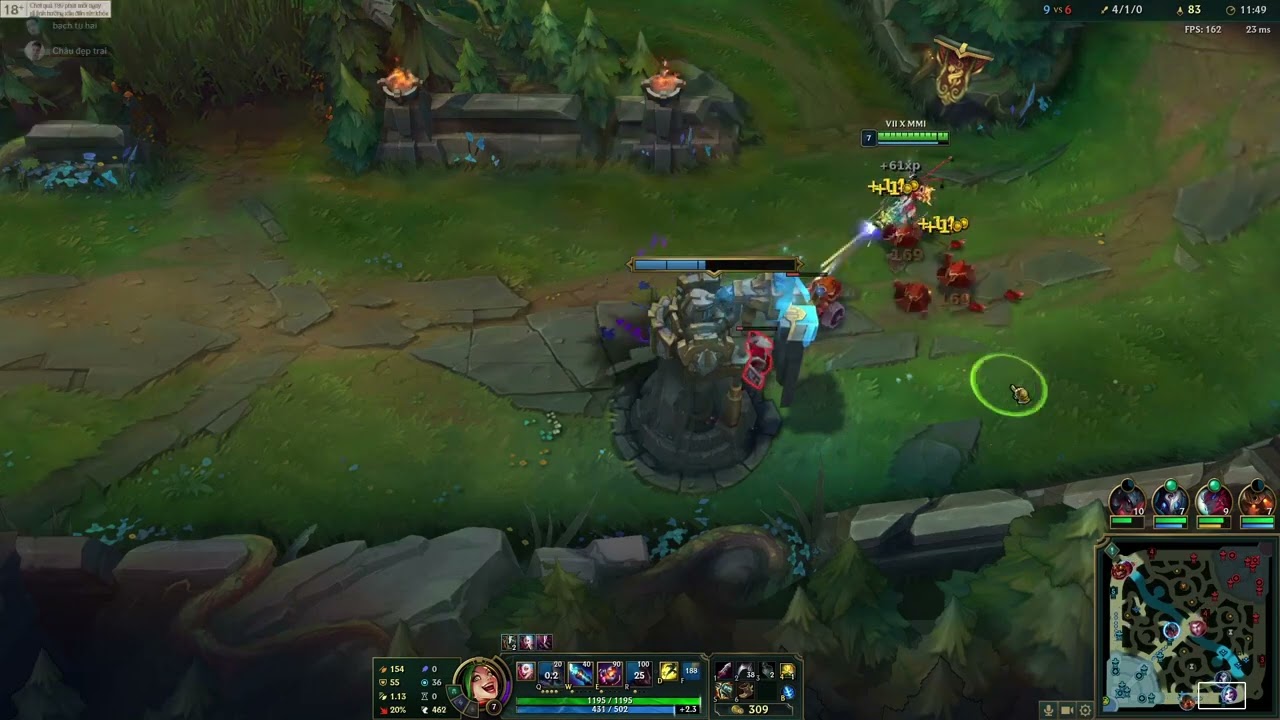
Task: Click the item in inventory slot 1
Action: [723, 671]
